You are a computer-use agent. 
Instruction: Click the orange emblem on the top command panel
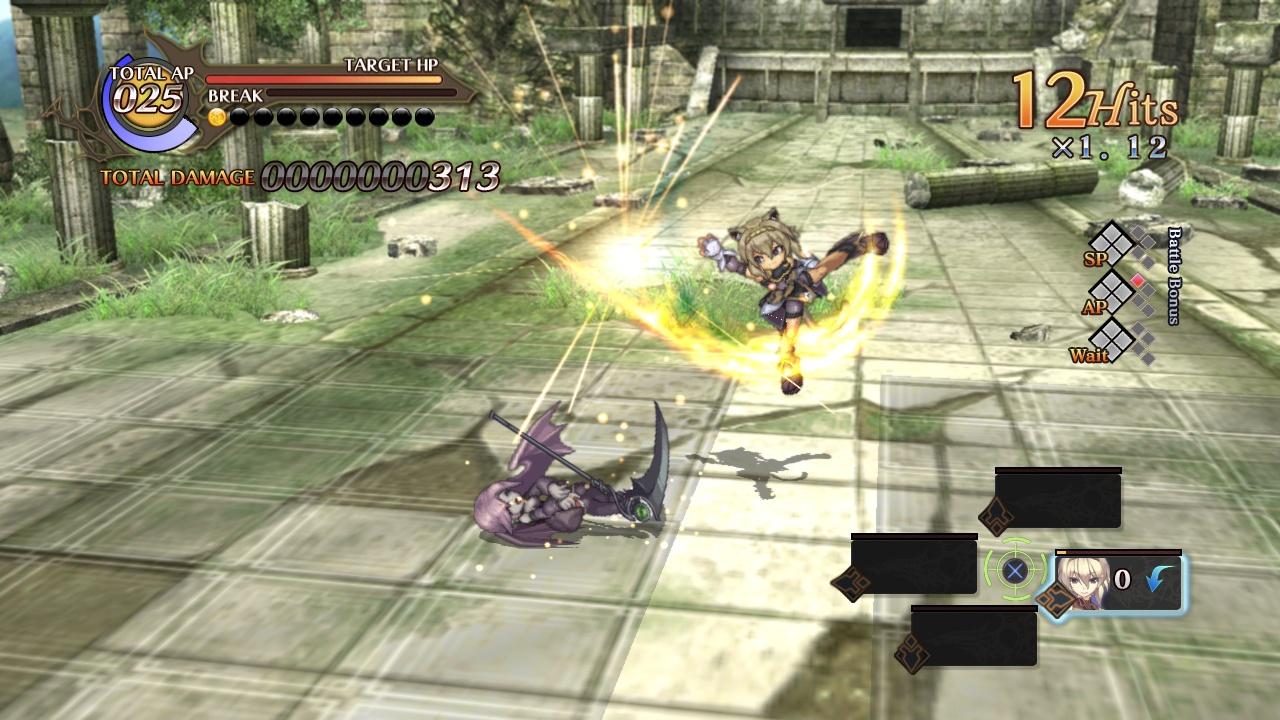[x=996, y=514]
